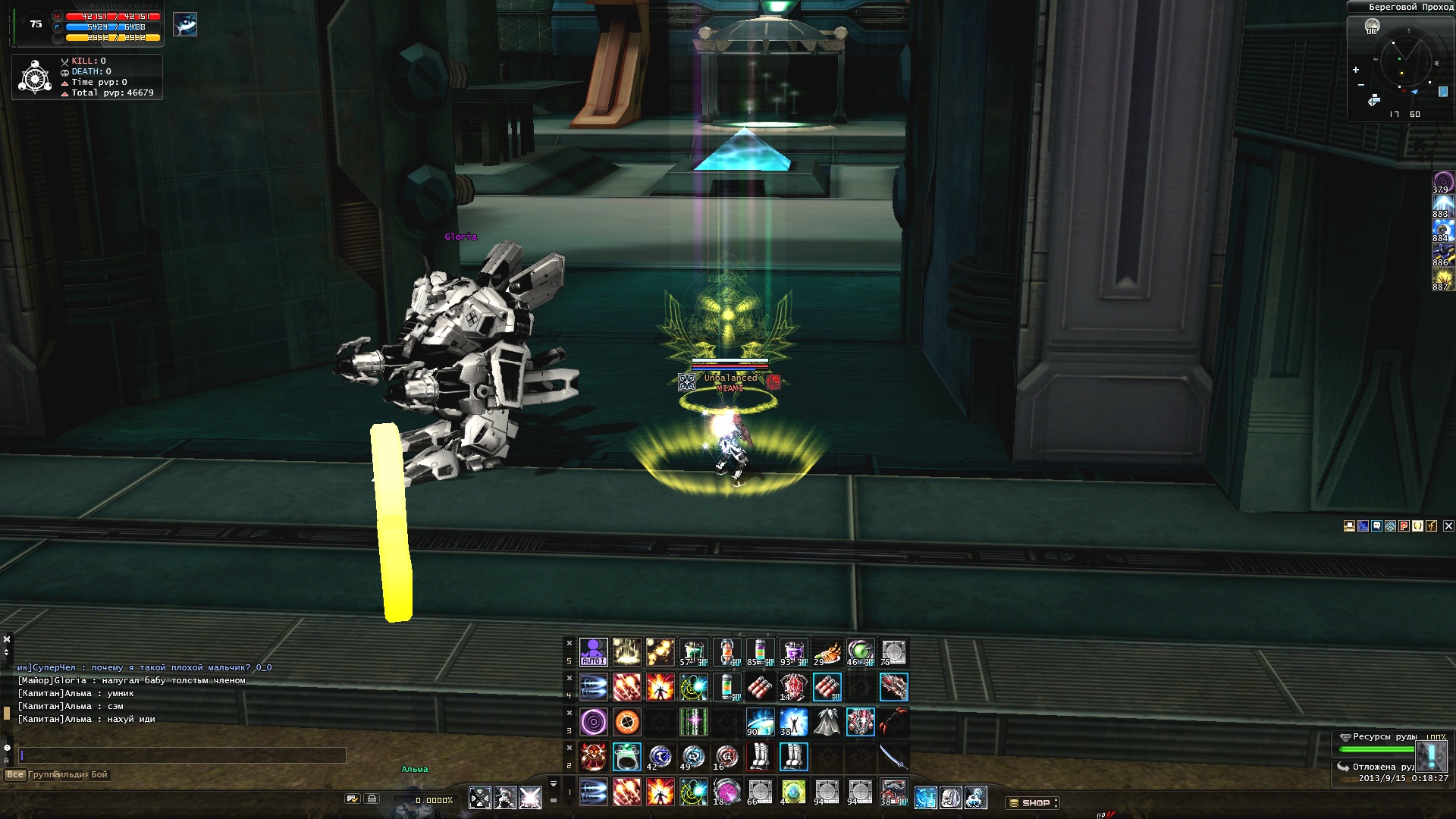Click the shark portrait icon
The image size is (1456, 819).
(x=185, y=25)
